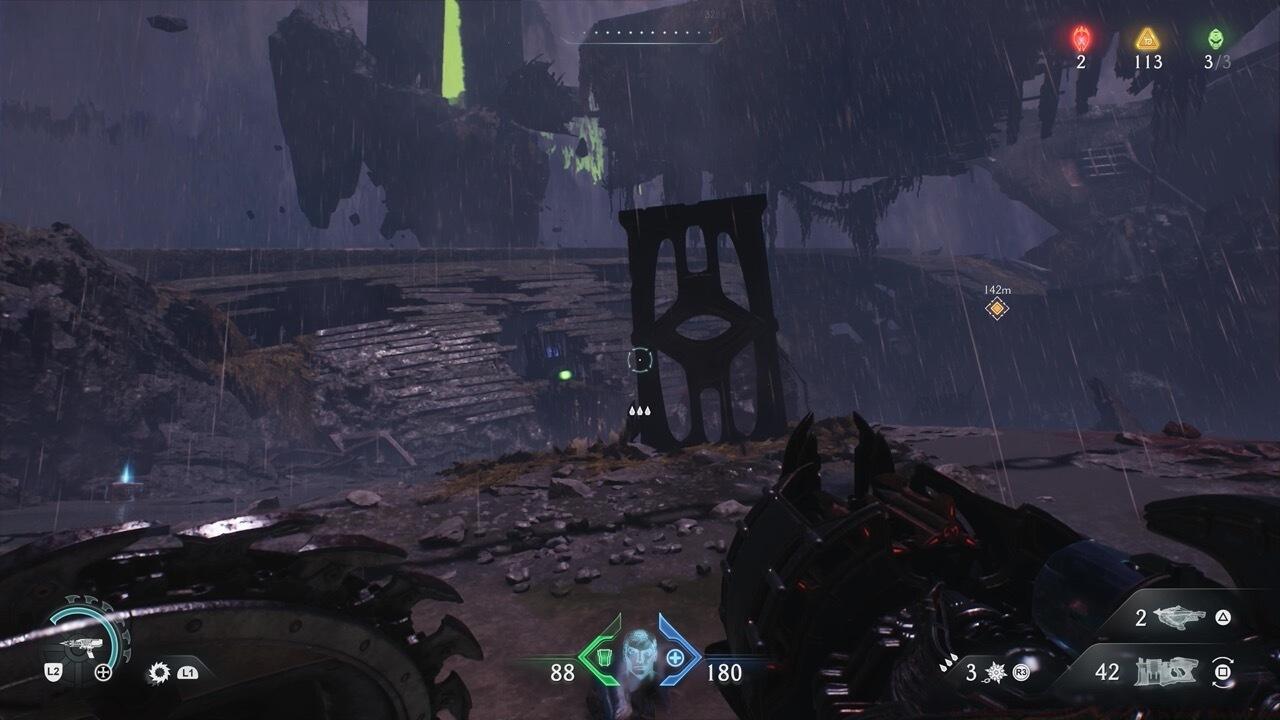Click the gold triangle currency icon
The width and height of the screenshot is (1280, 720).
click(1147, 39)
